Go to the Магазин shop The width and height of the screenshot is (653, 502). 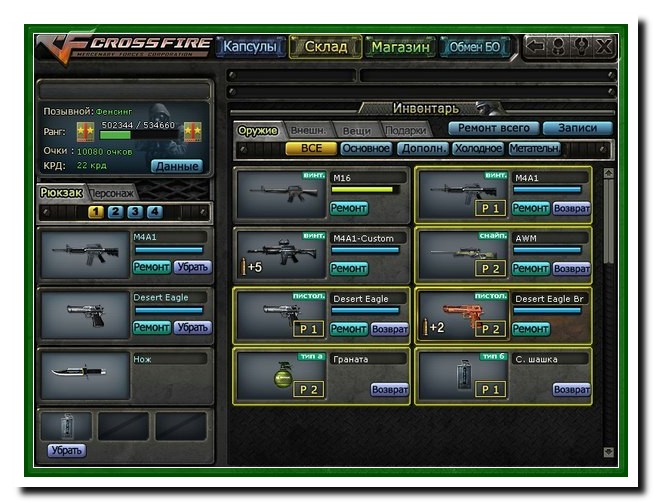[x=399, y=47]
